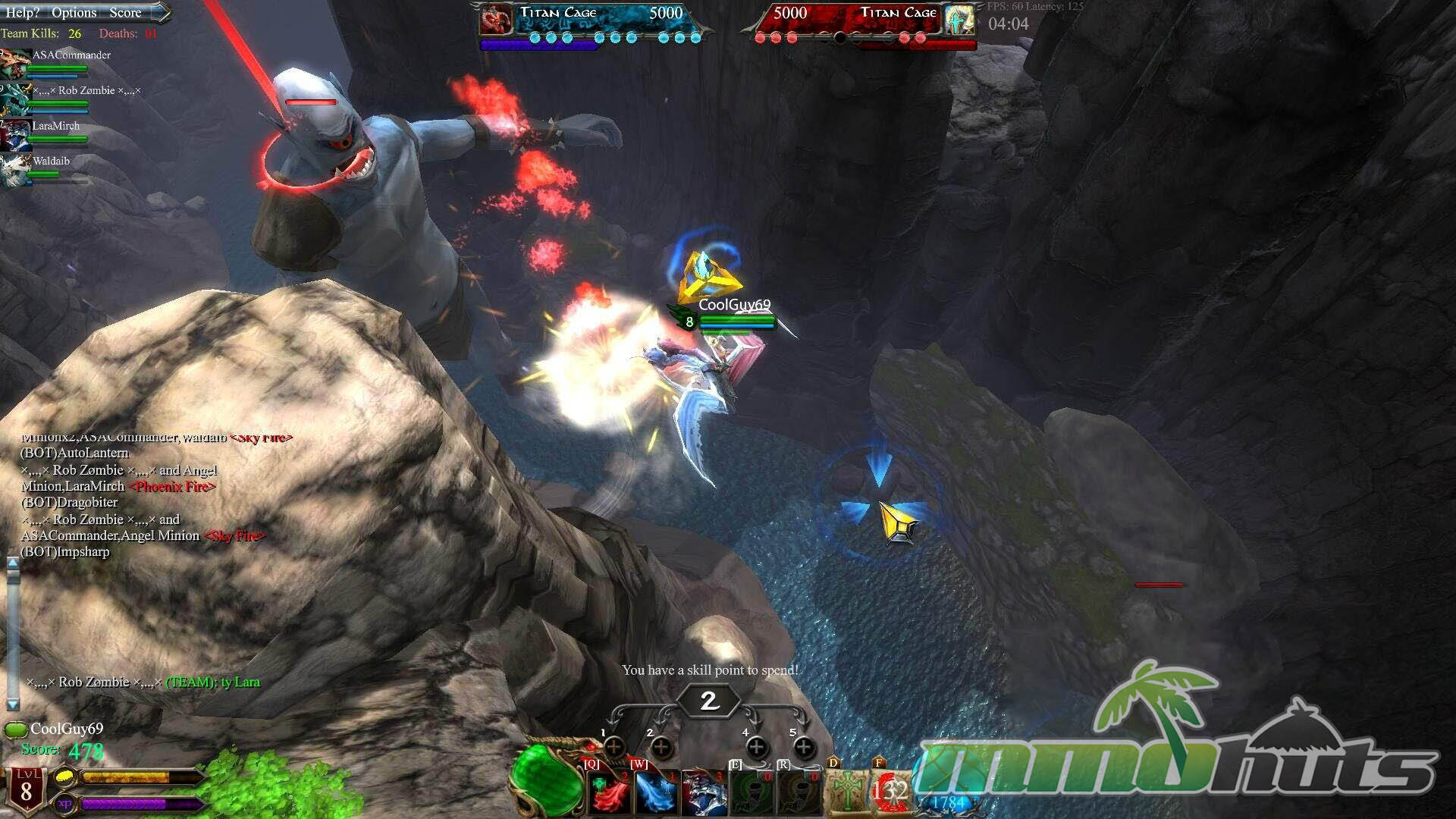Click the locked E ability slot

751,792
